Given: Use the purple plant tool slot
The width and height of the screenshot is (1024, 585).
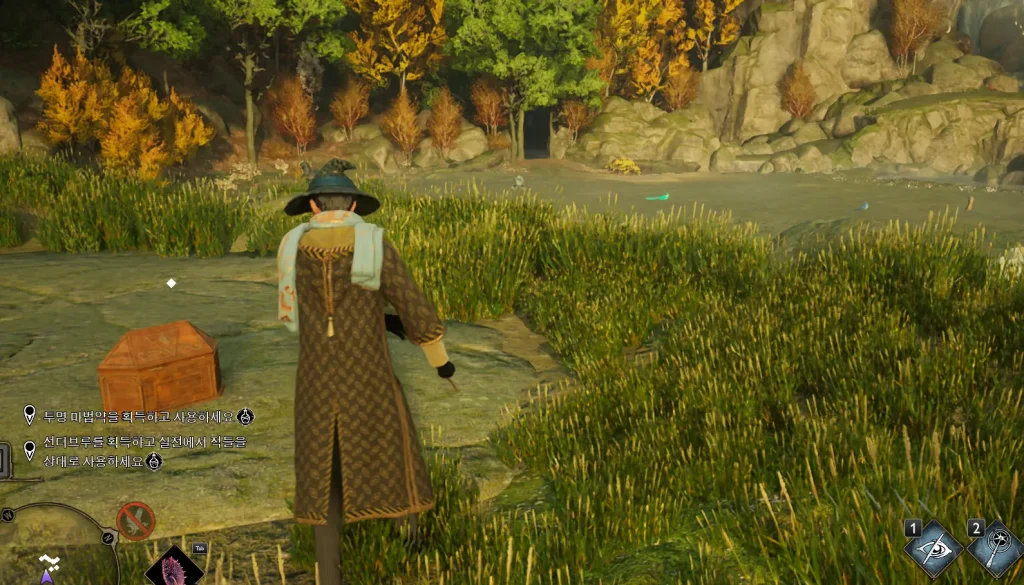Looking at the screenshot, I should pos(173,567).
